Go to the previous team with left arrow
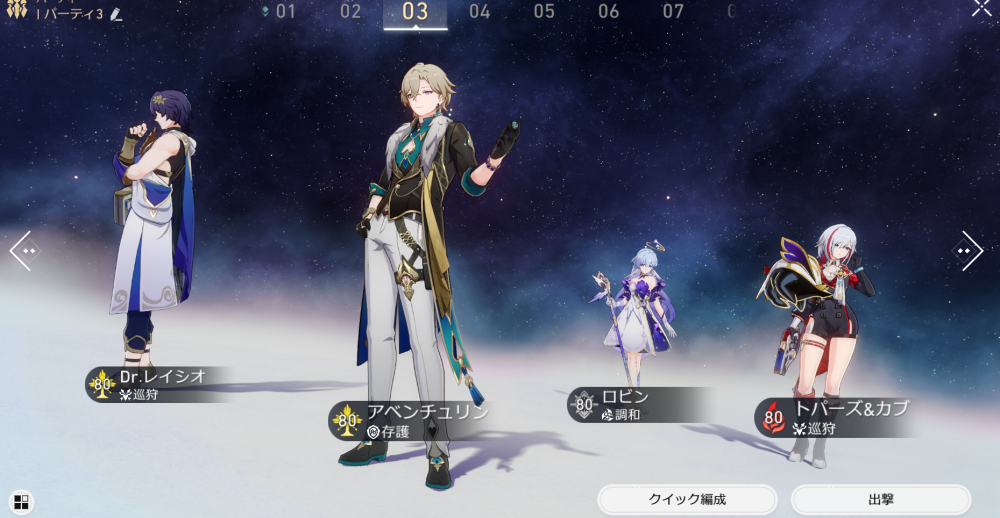 (x=23, y=251)
